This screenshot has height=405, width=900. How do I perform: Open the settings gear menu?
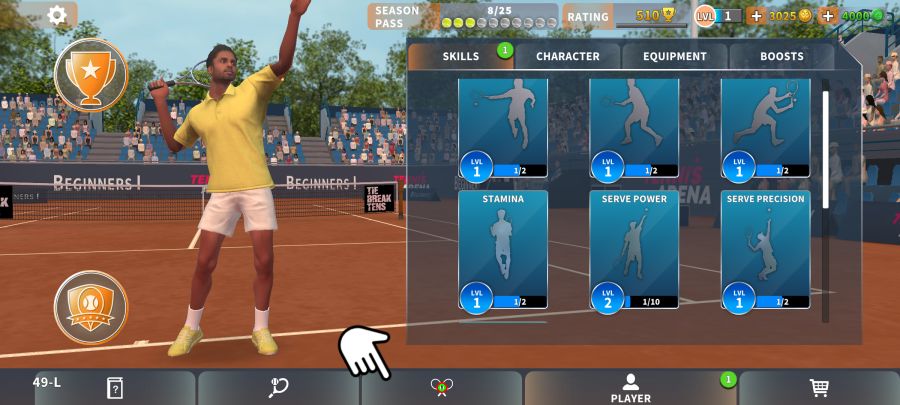tap(57, 15)
